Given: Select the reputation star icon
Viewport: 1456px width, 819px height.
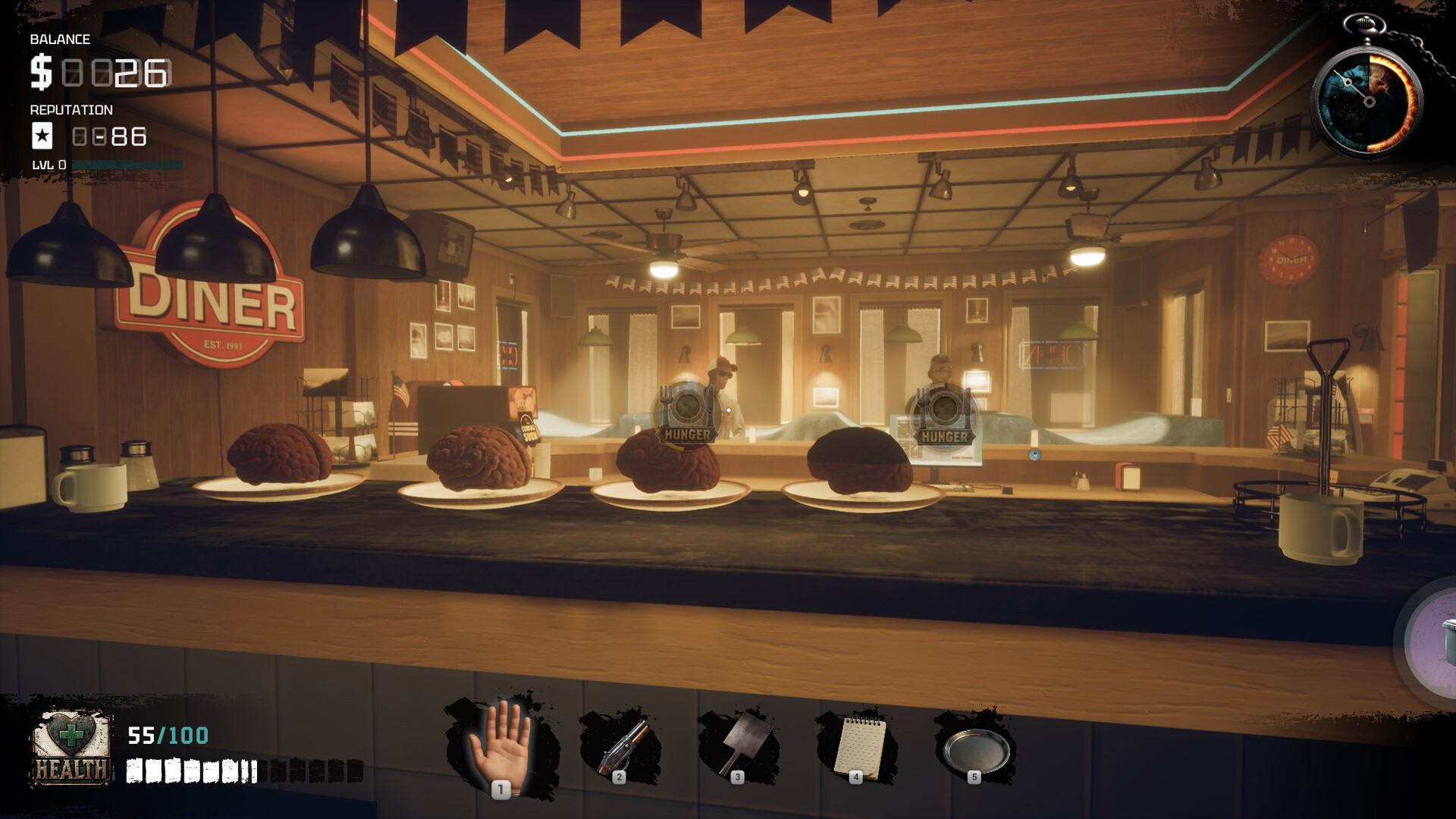Looking at the screenshot, I should click(42, 136).
